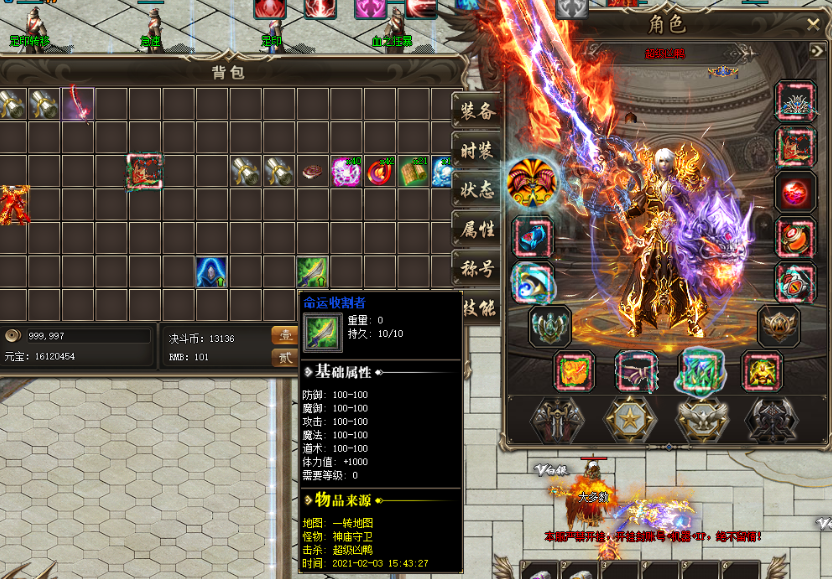Image resolution: width=832 pixels, height=579 pixels.
Task: Click the red spiral item stack
Action: 380,172
